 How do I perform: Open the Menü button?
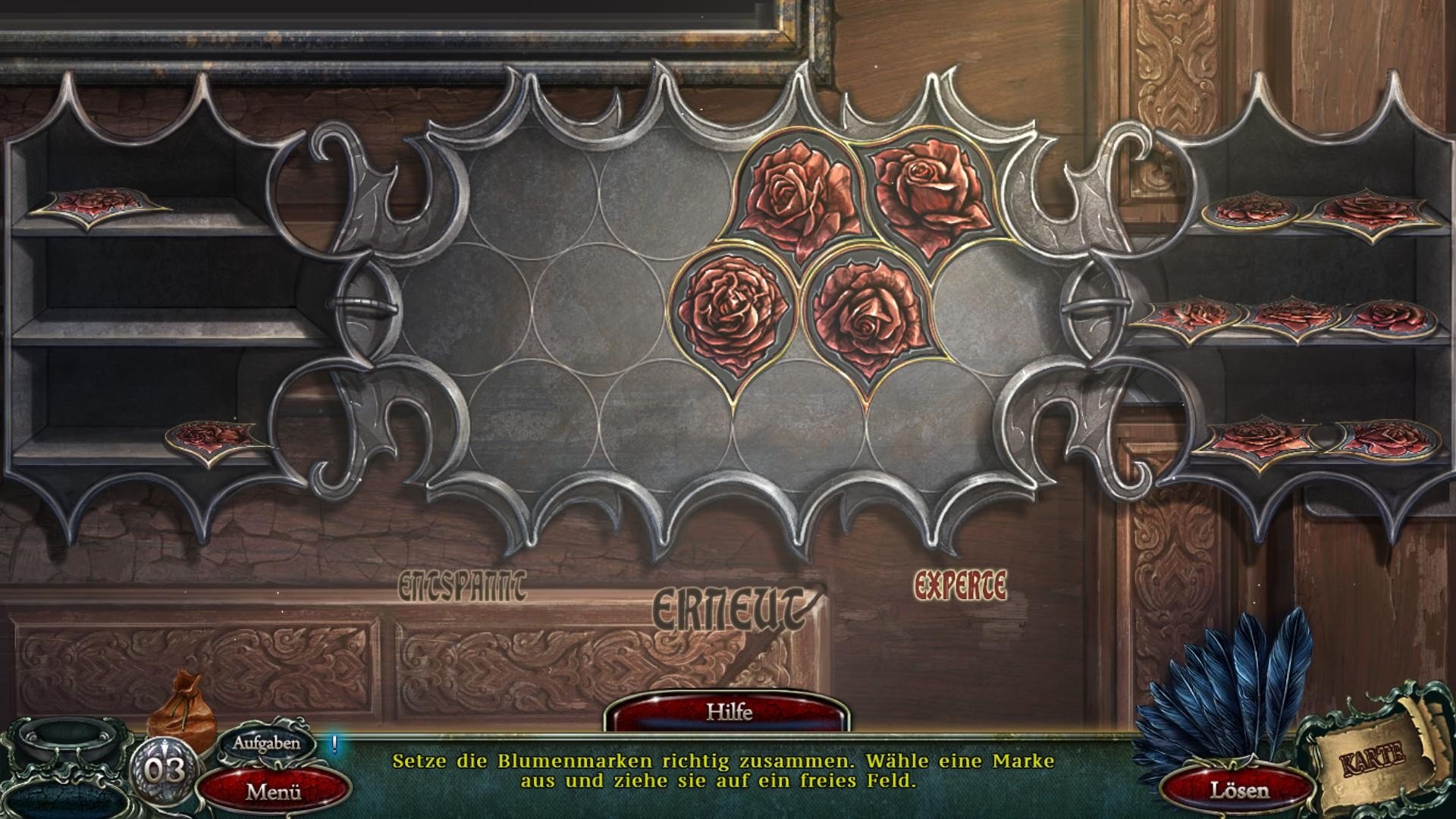point(273,792)
